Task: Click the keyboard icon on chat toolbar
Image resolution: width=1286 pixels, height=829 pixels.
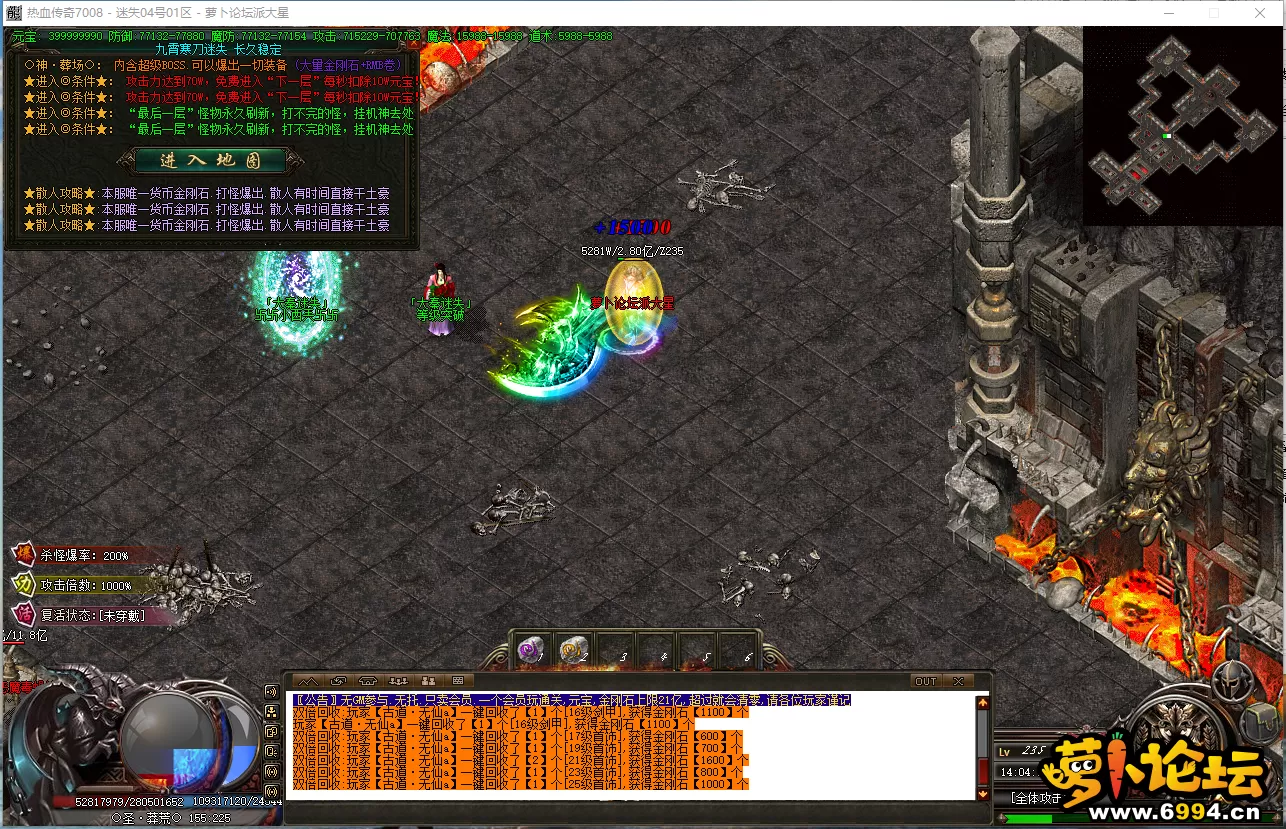Action: [456, 681]
